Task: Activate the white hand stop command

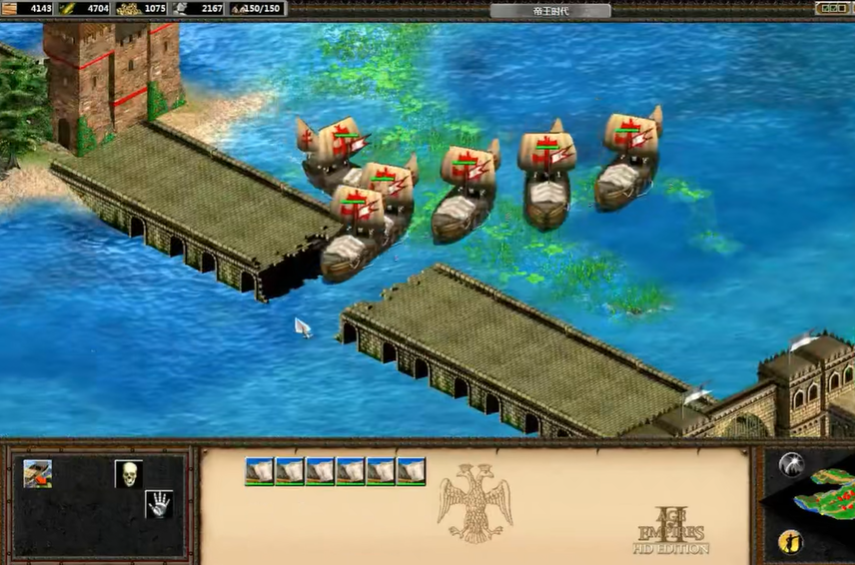Action: coord(158,503)
